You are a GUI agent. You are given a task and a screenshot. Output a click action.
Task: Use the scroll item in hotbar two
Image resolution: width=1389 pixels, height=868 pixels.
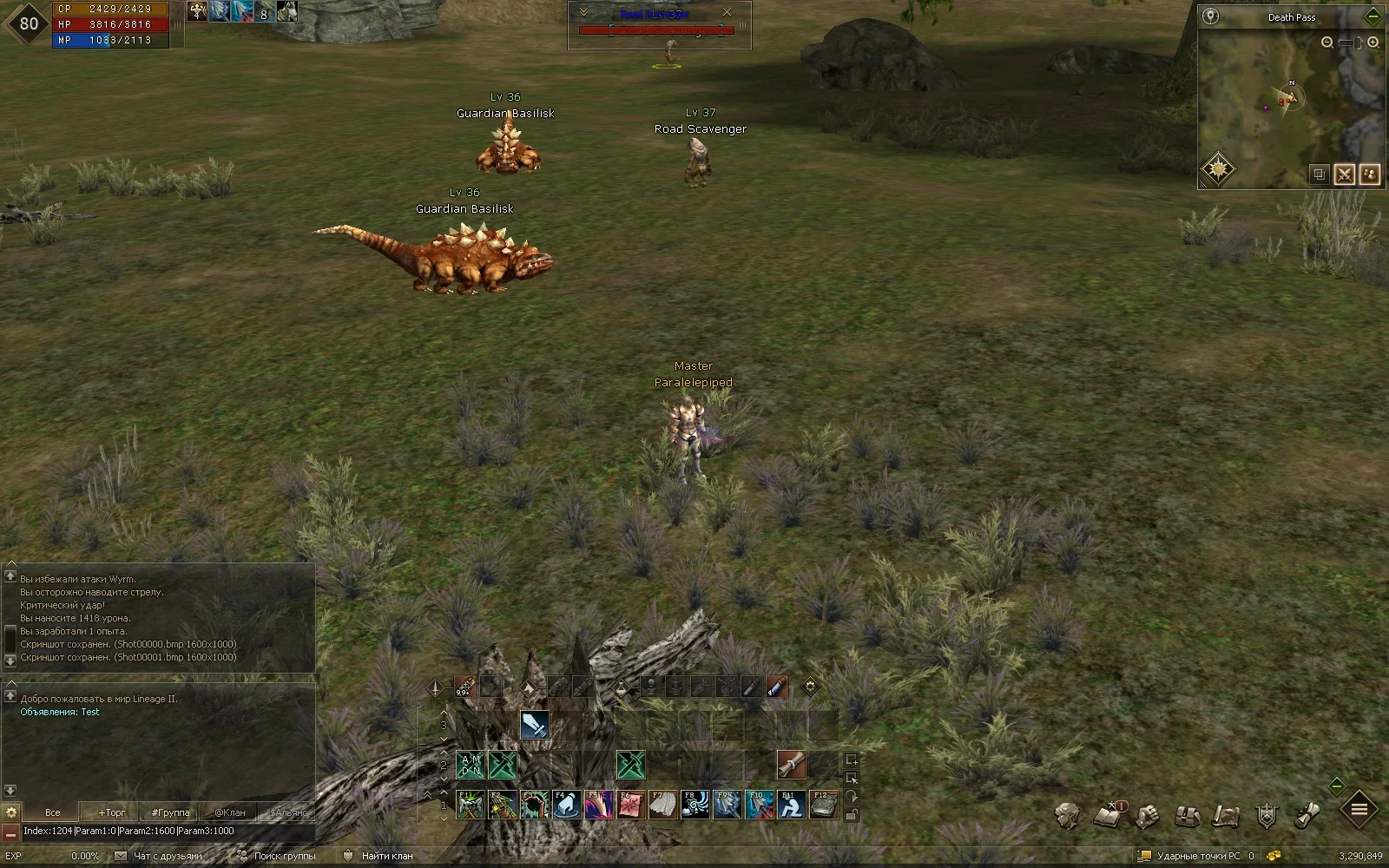(791, 765)
